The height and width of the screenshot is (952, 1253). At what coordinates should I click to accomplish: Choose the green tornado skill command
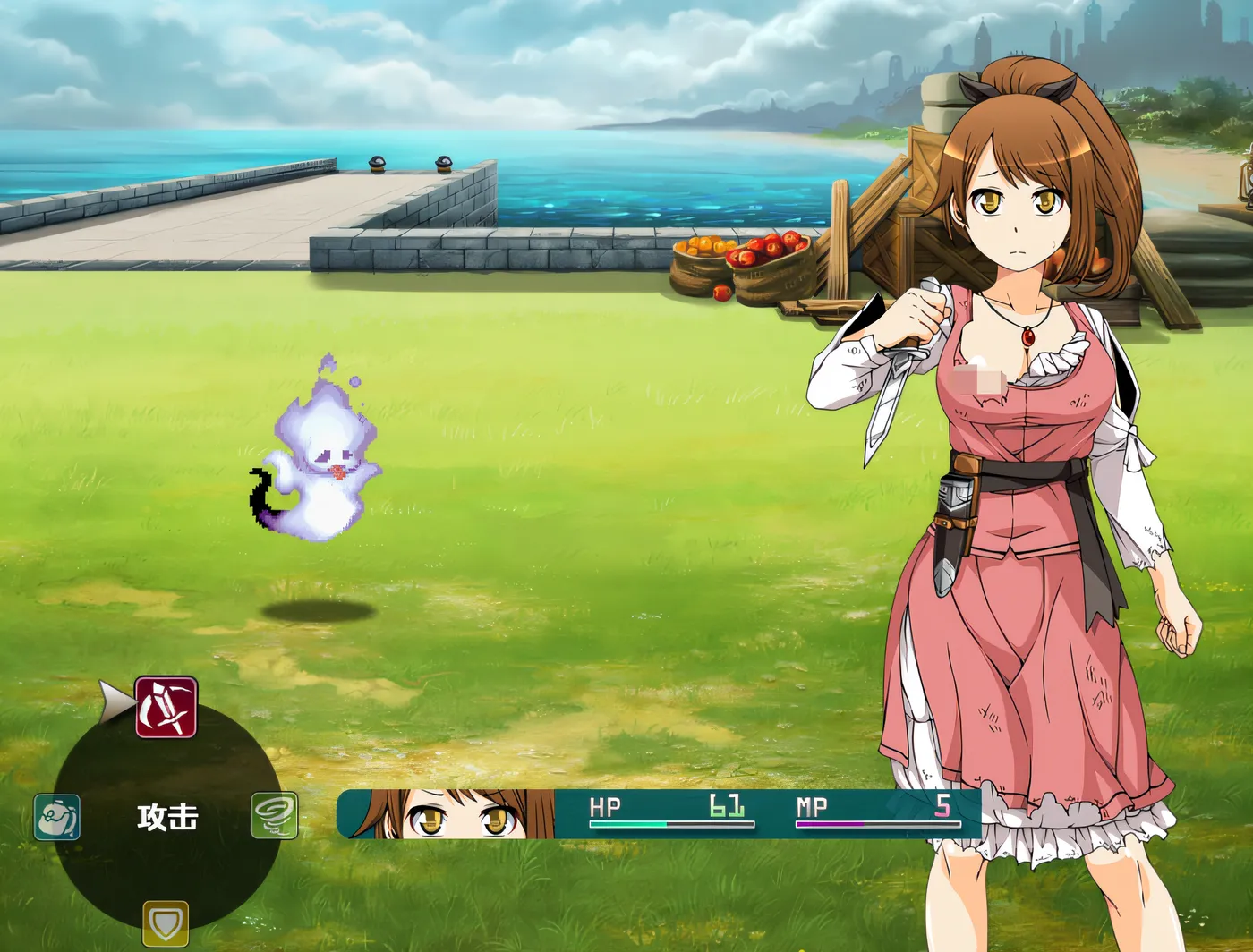tap(274, 815)
